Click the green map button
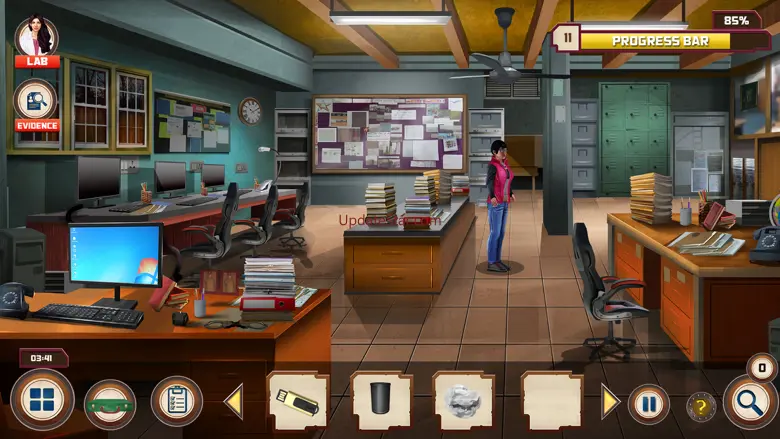 pyautogui.click(x=110, y=403)
